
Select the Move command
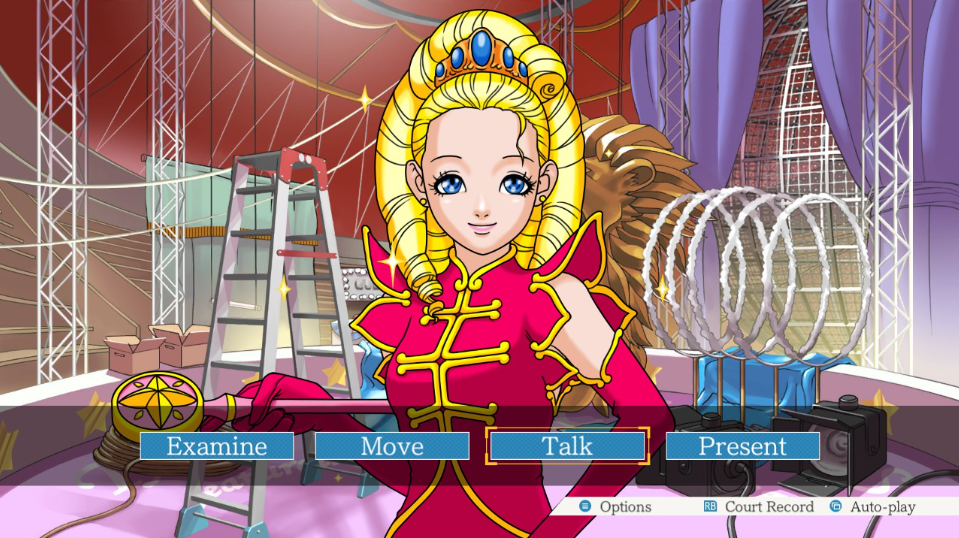[x=392, y=446]
